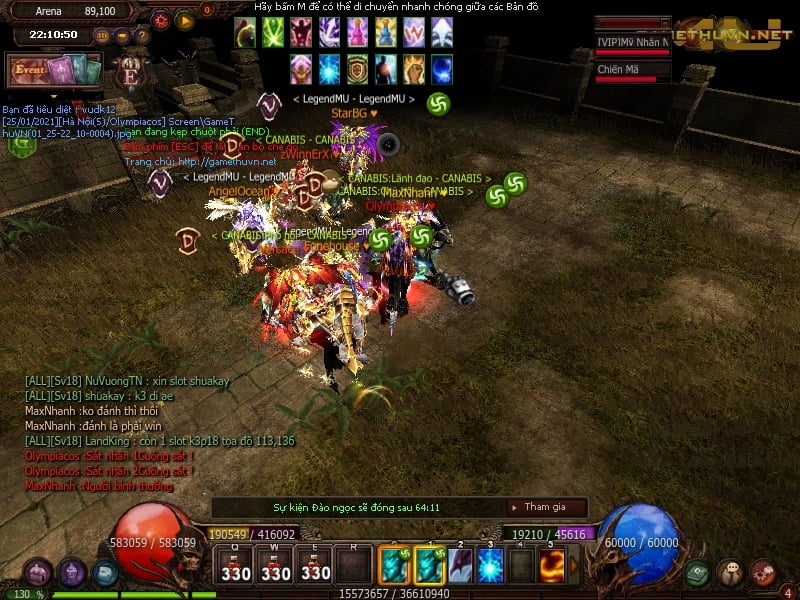Open the chat bubble social button

(730, 573)
